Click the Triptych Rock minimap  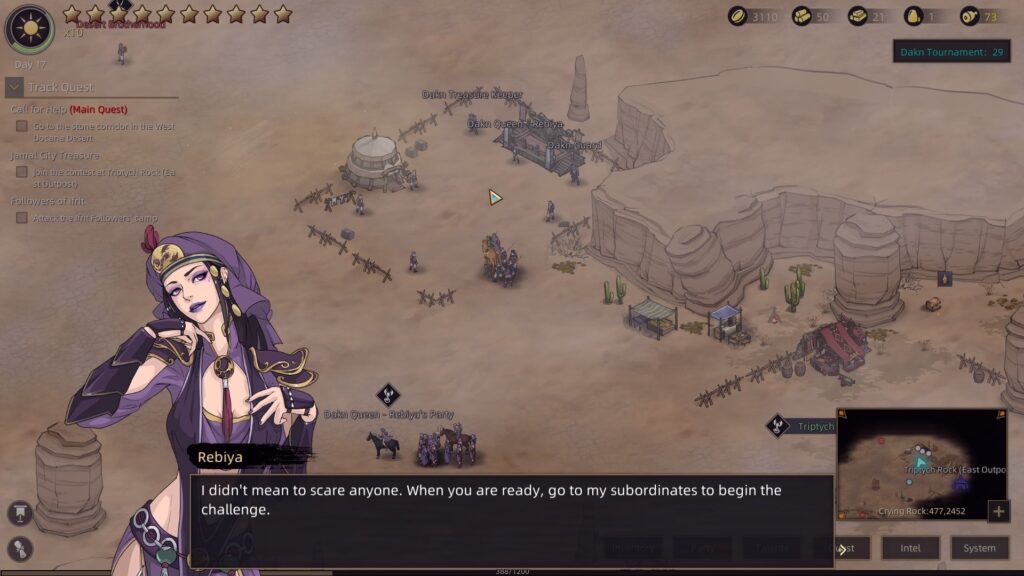tap(921, 464)
